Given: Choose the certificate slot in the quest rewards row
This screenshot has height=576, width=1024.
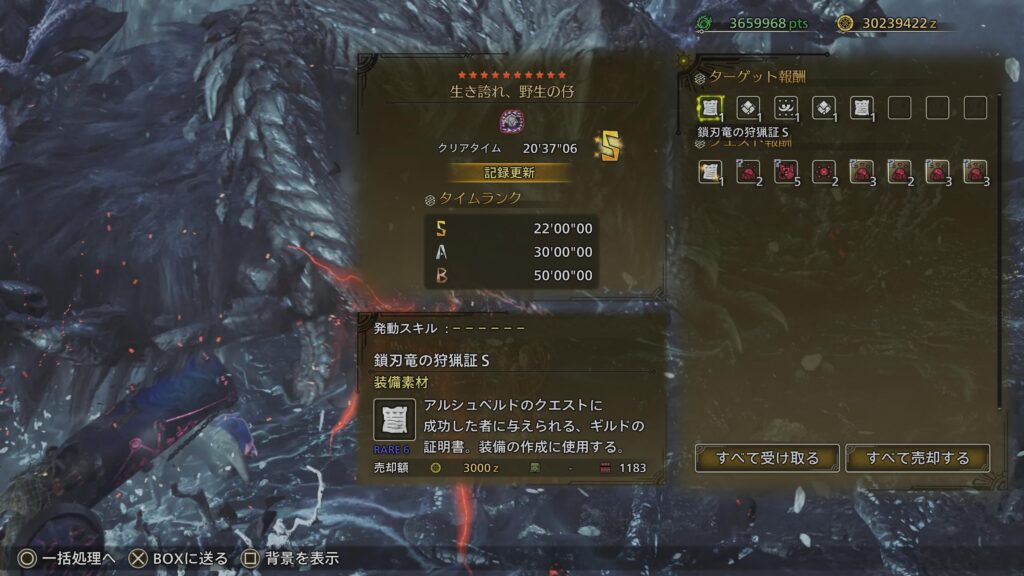Looking at the screenshot, I should pyautogui.click(x=710, y=172).
